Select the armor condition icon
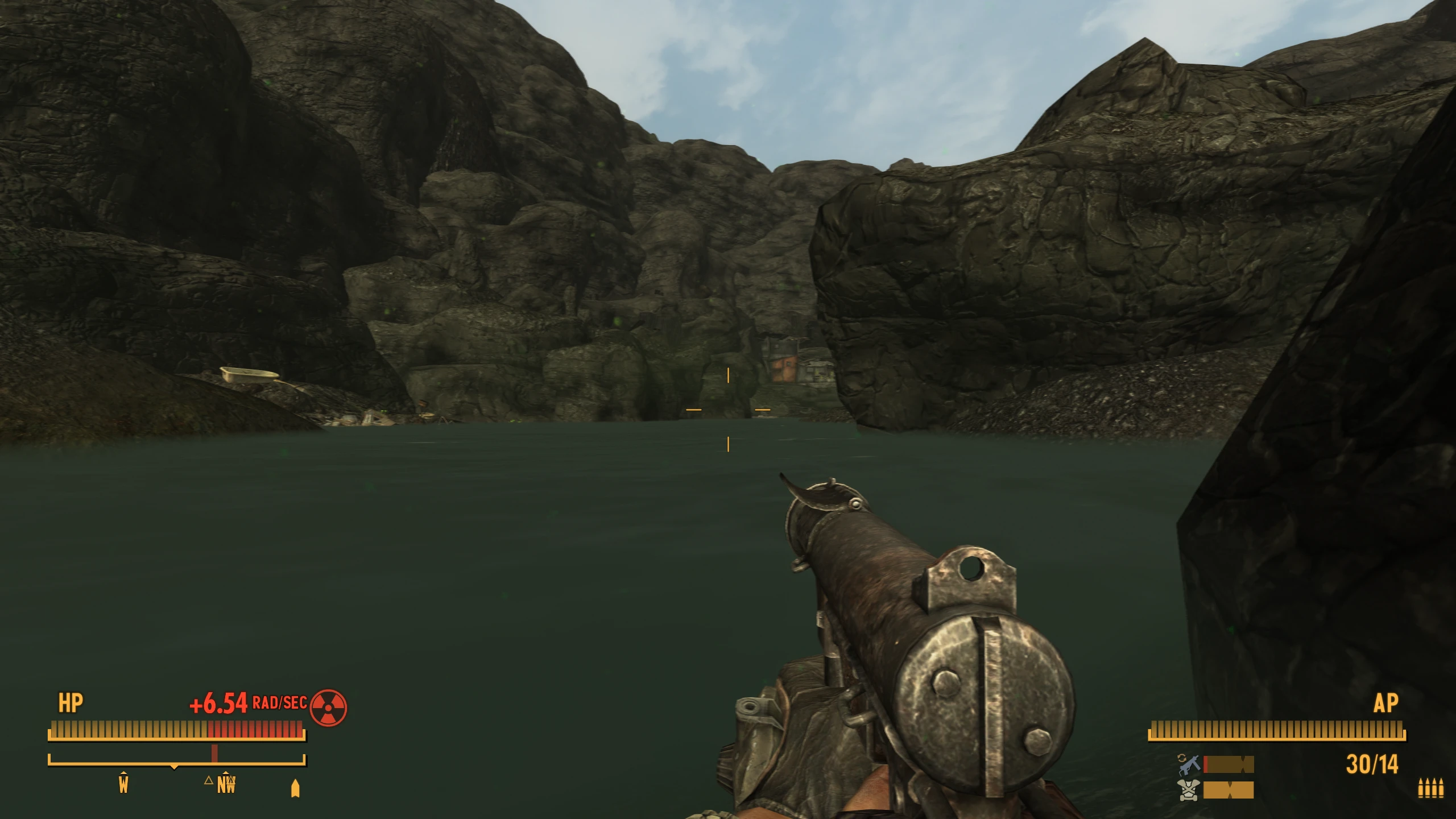The width and height of the screenshot is (1456, 819). (1190, 790)
